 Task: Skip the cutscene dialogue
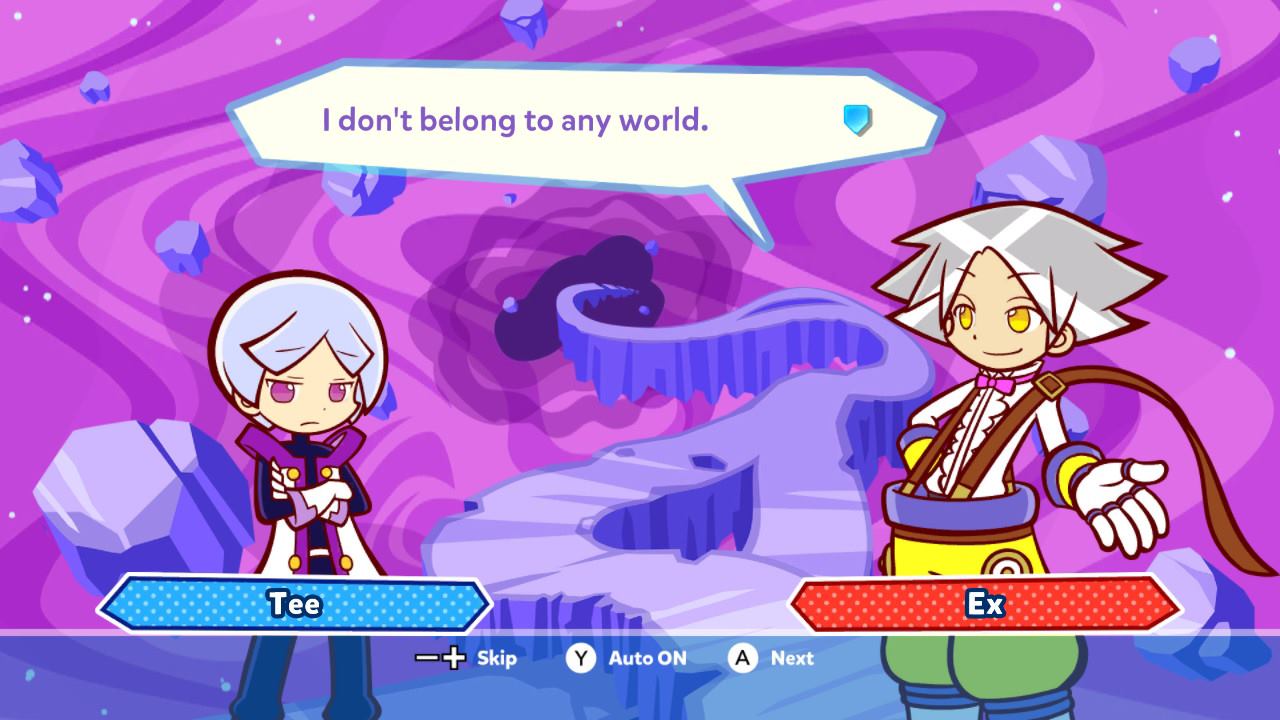(x=466, y=658)
